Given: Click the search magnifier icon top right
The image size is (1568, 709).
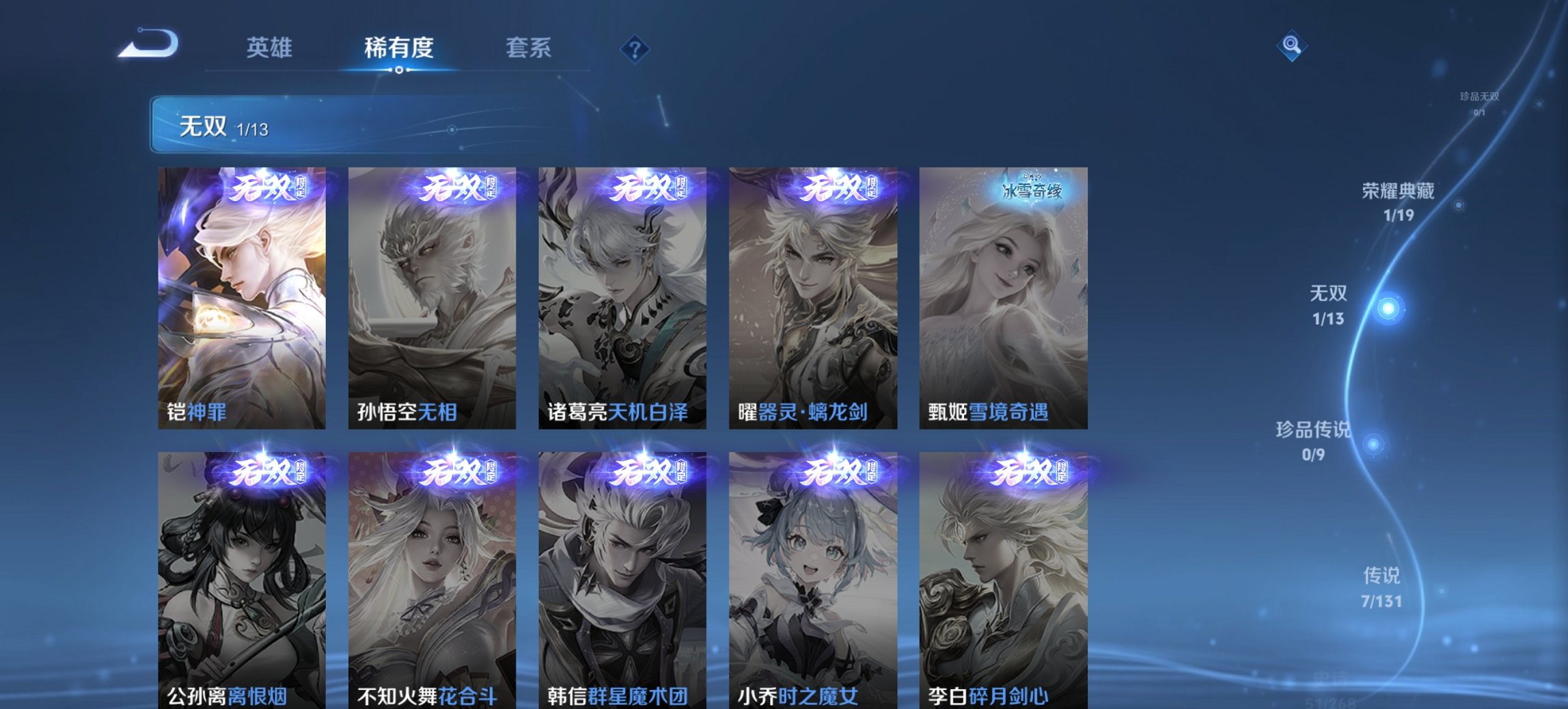Looking at the screenshot, I should (x=1291, y=46).
